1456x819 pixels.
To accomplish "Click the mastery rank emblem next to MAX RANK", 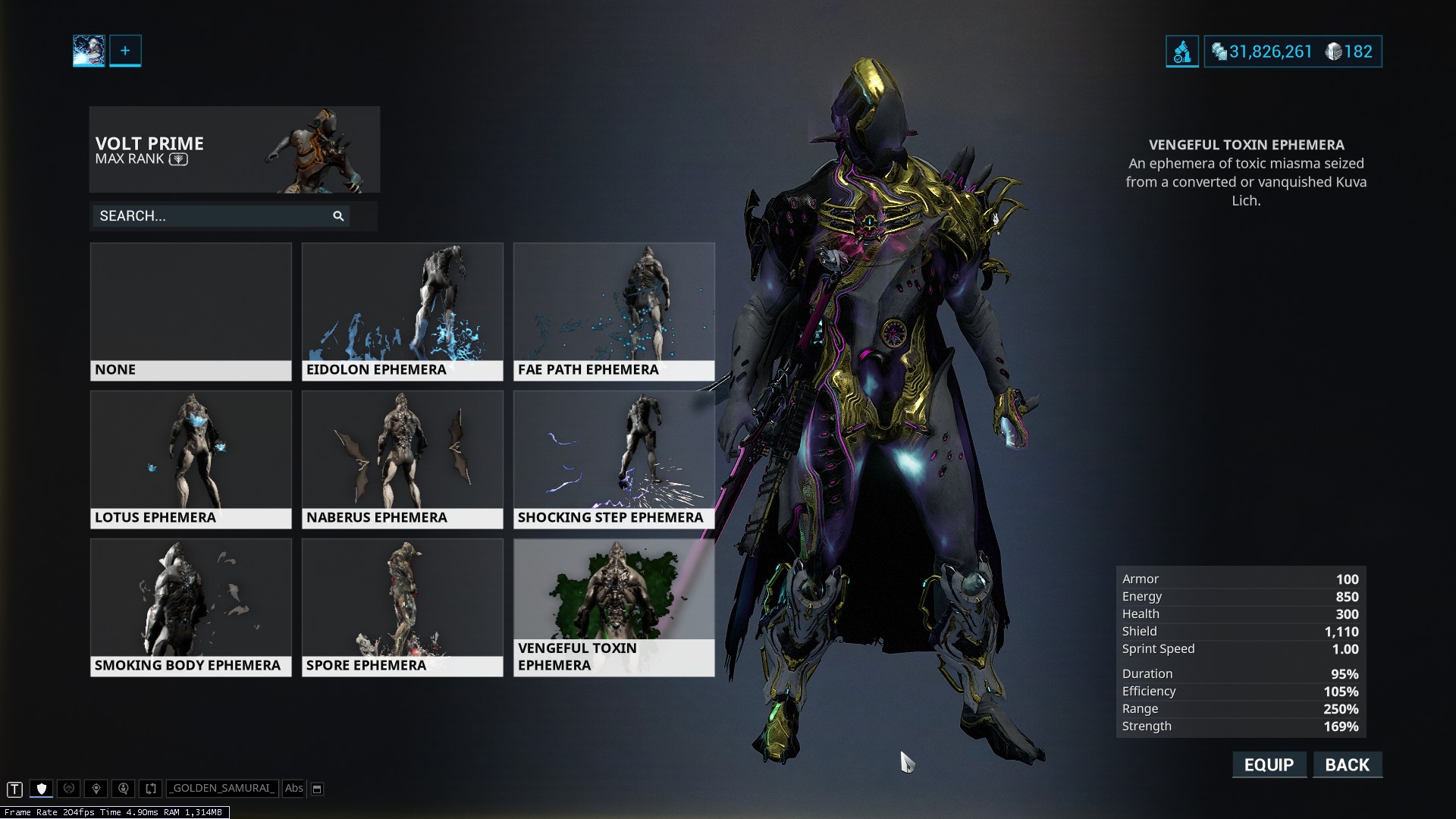I will coord(177,160).
